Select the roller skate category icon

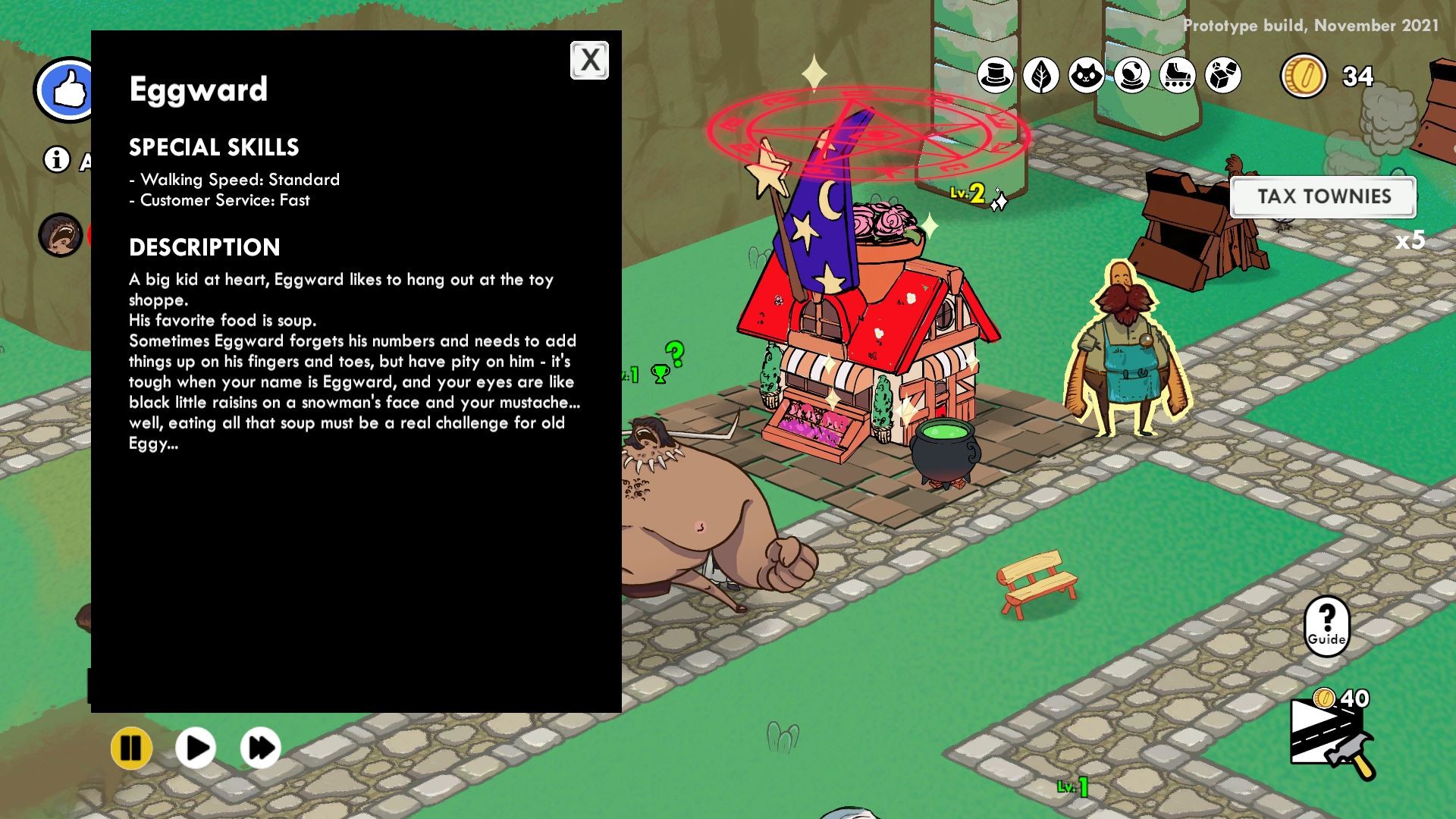[x=1176, y=76]
